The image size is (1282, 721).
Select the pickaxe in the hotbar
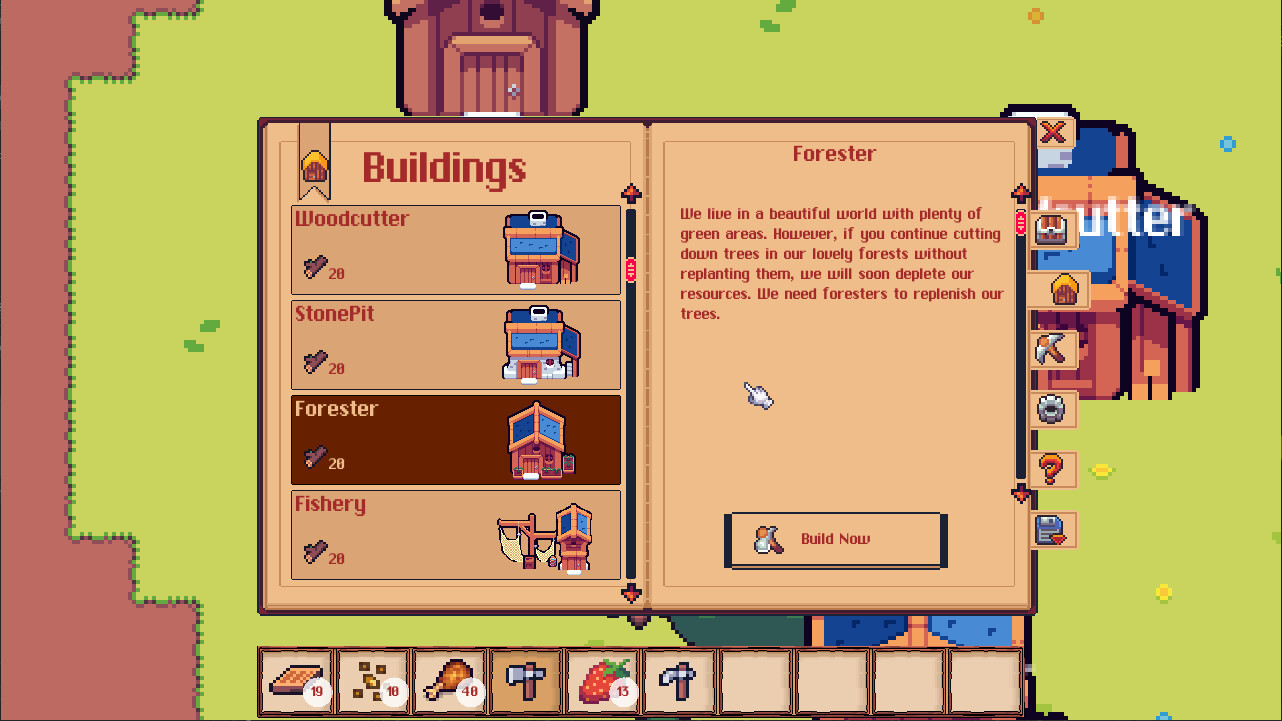679,681
